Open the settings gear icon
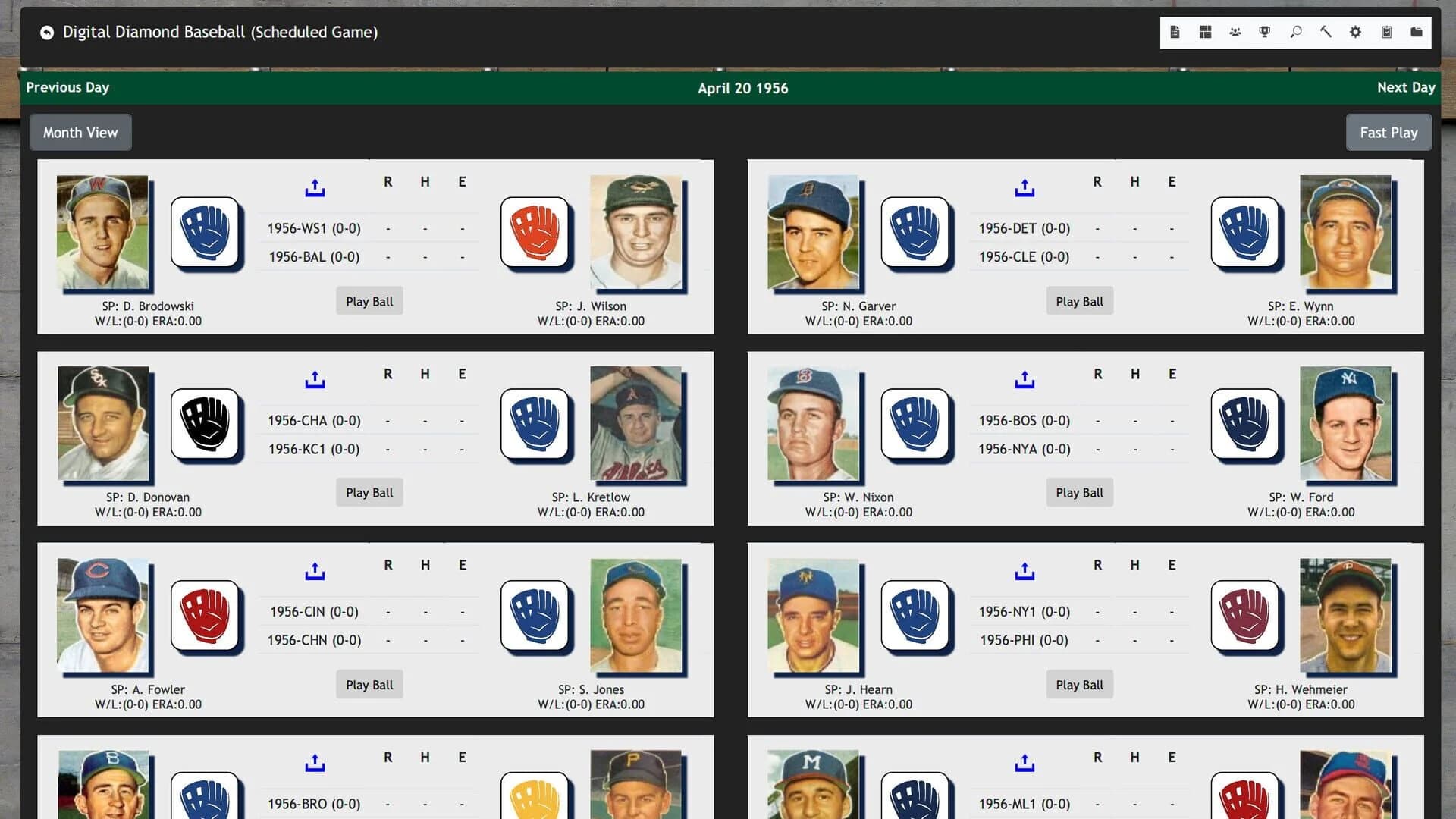 [x=1356, y=32]
